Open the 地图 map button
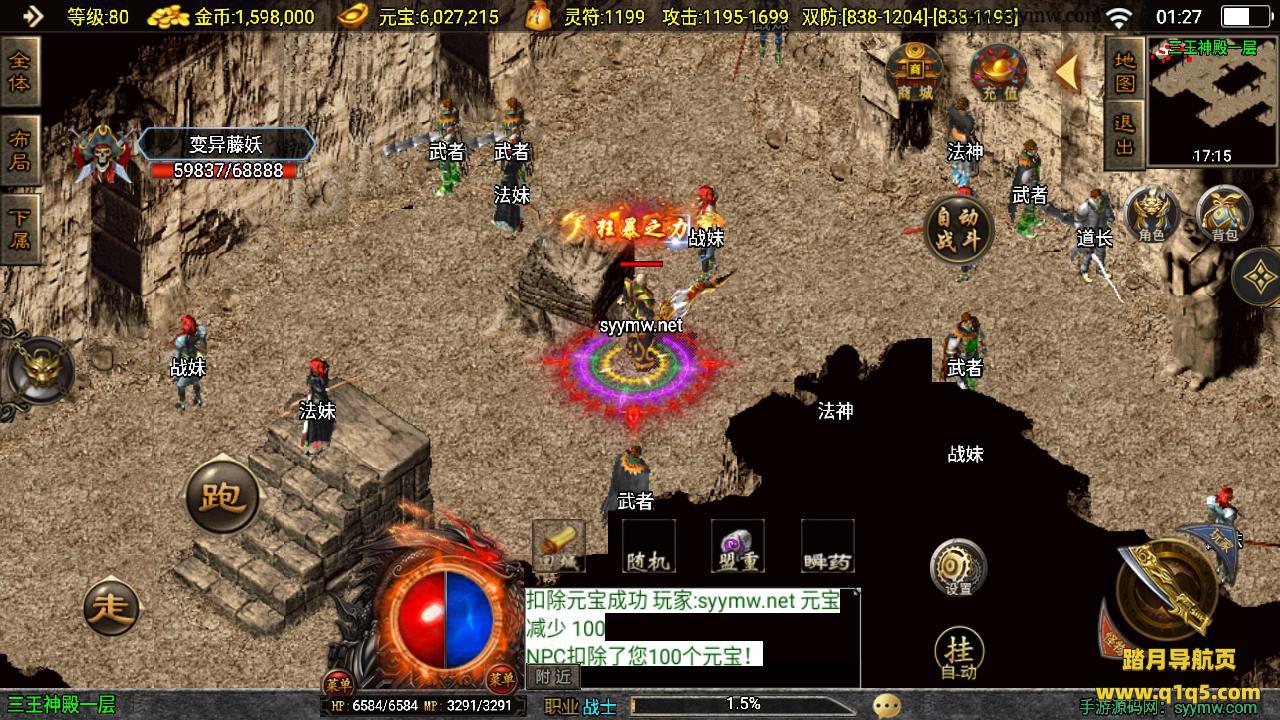The width and height of the screenshot is (1280, 720). [x=1125, y=71]
